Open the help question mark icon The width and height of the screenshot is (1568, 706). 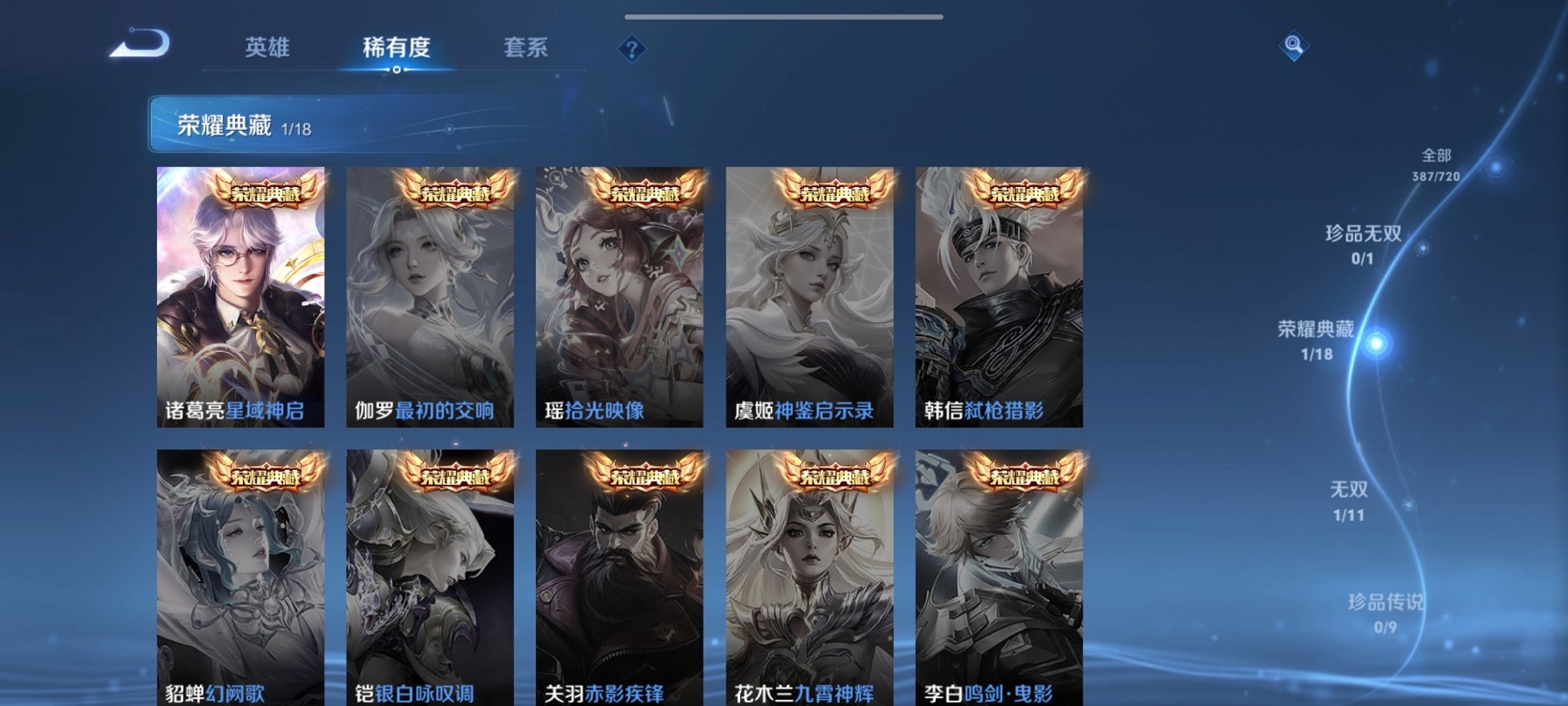[x=630, y=50]
